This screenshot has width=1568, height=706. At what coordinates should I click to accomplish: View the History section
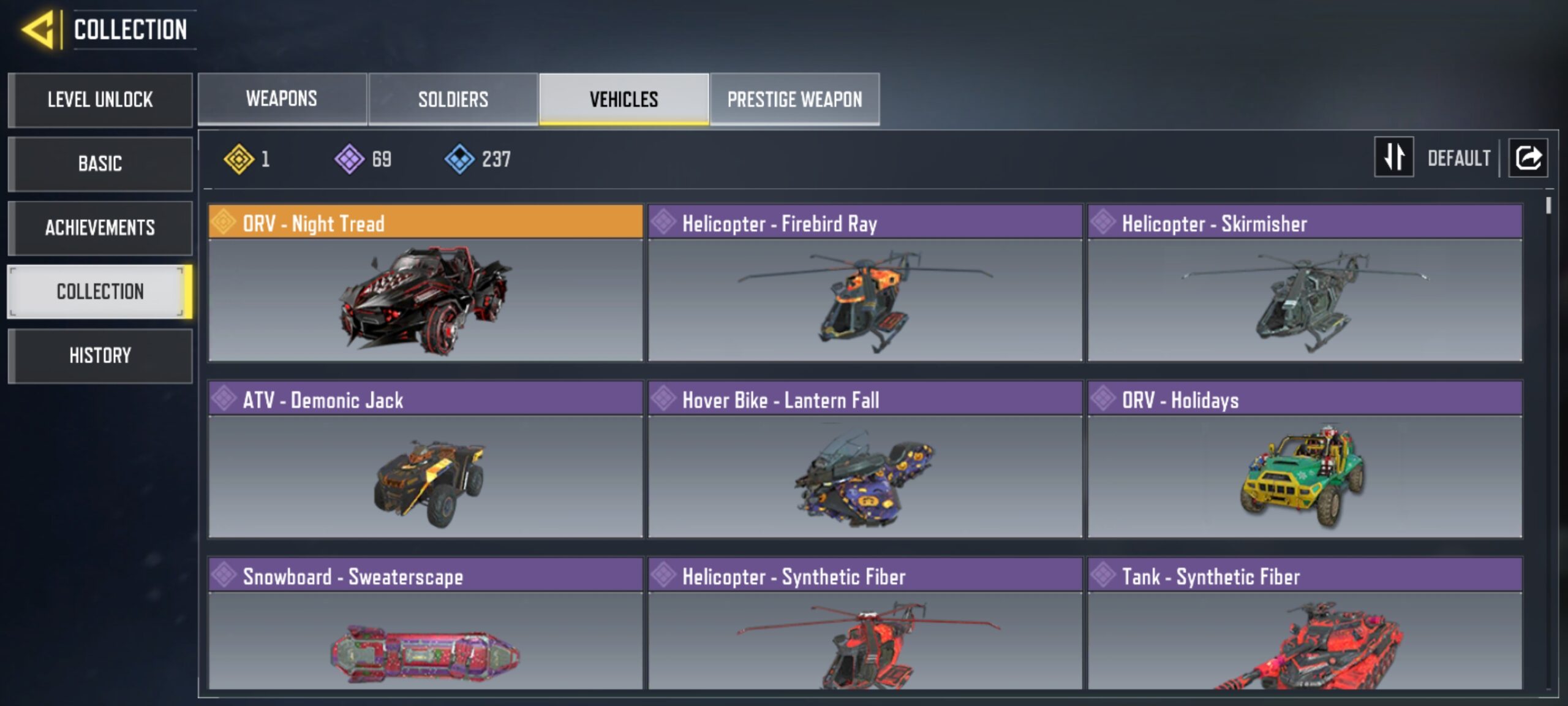point(100,355)
